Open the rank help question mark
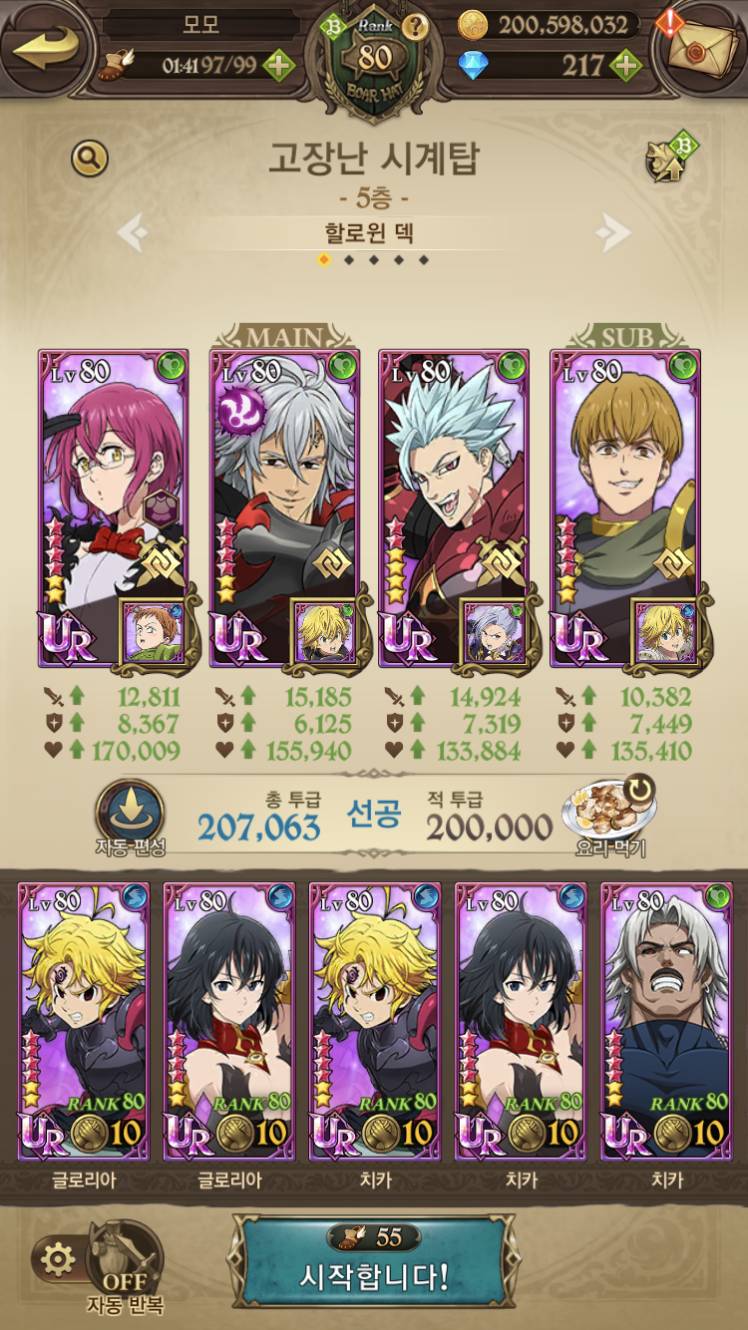The height and width of the screenshot is (1330, 748). click(418, 27)
